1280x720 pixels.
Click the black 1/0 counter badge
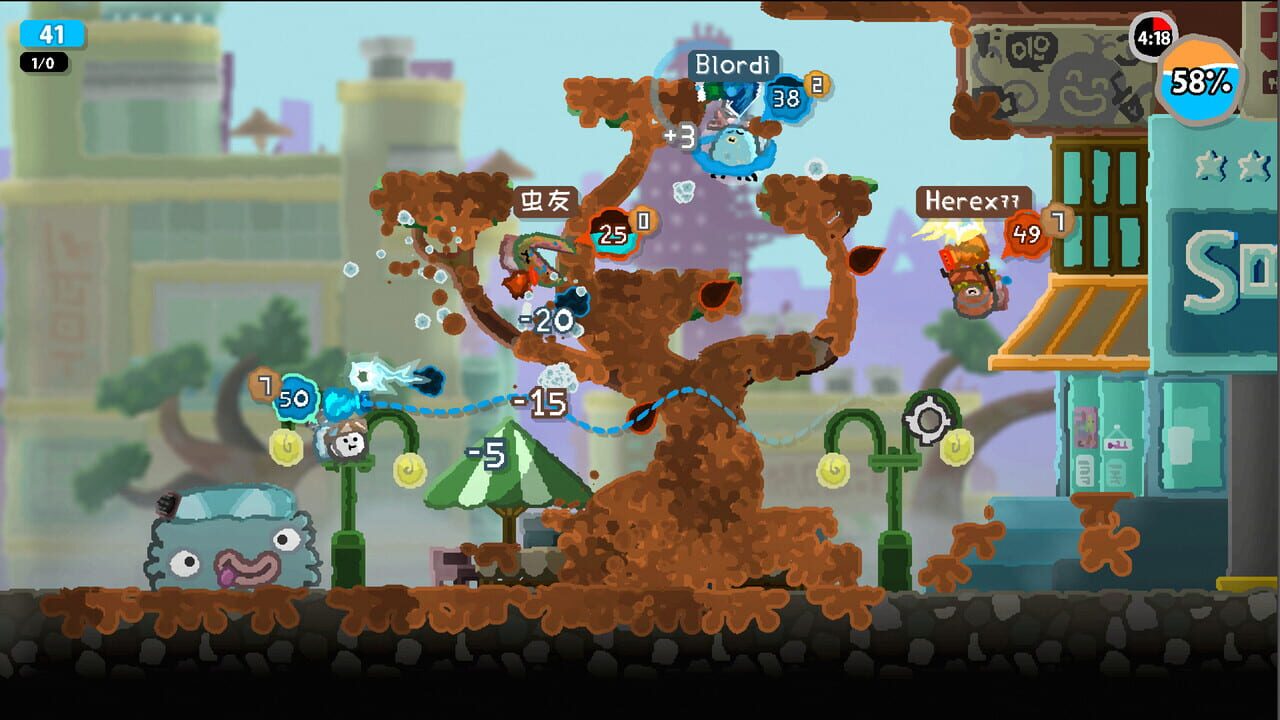[x=41, y=63]
